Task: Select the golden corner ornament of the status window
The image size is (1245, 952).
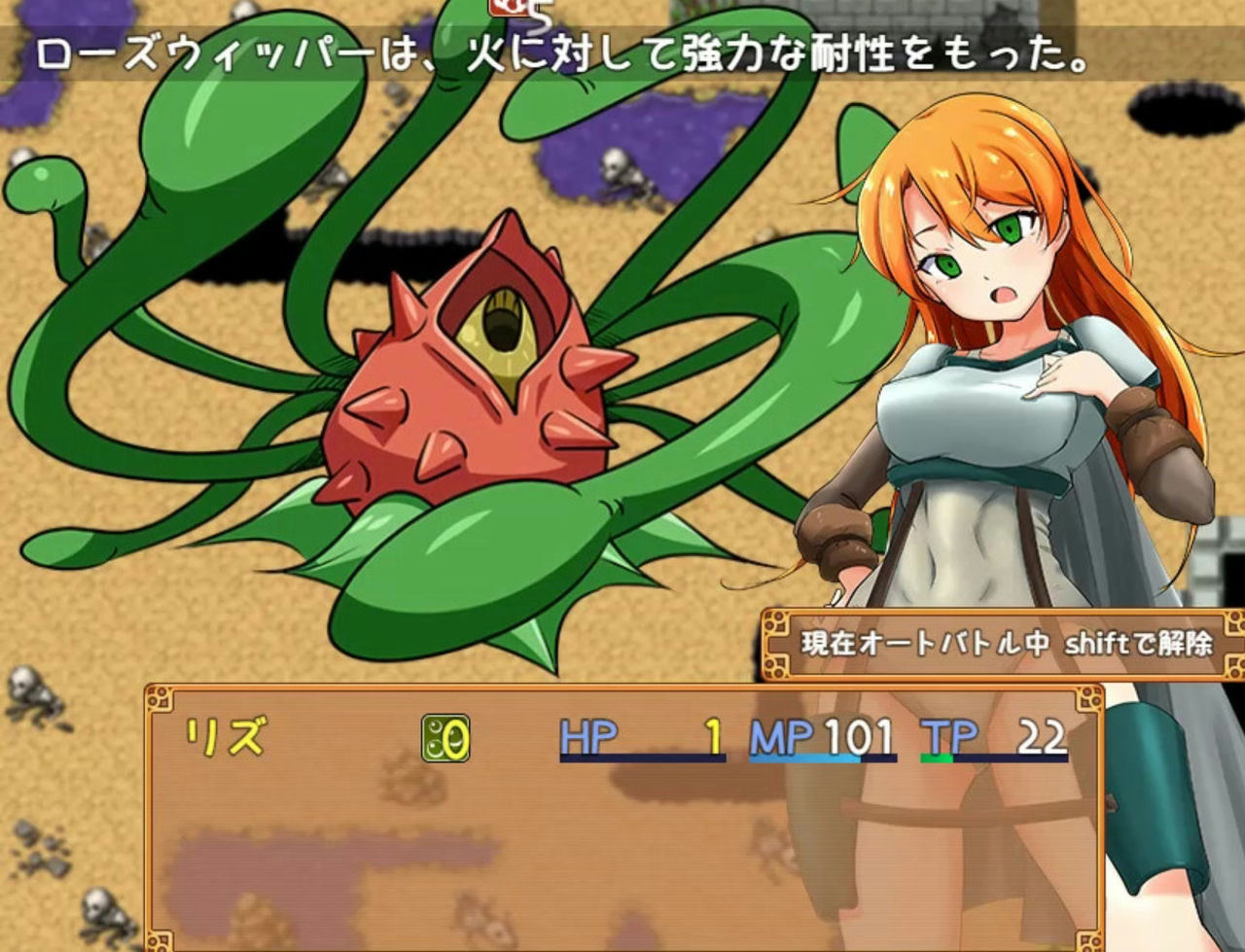Action: point(159,697)
